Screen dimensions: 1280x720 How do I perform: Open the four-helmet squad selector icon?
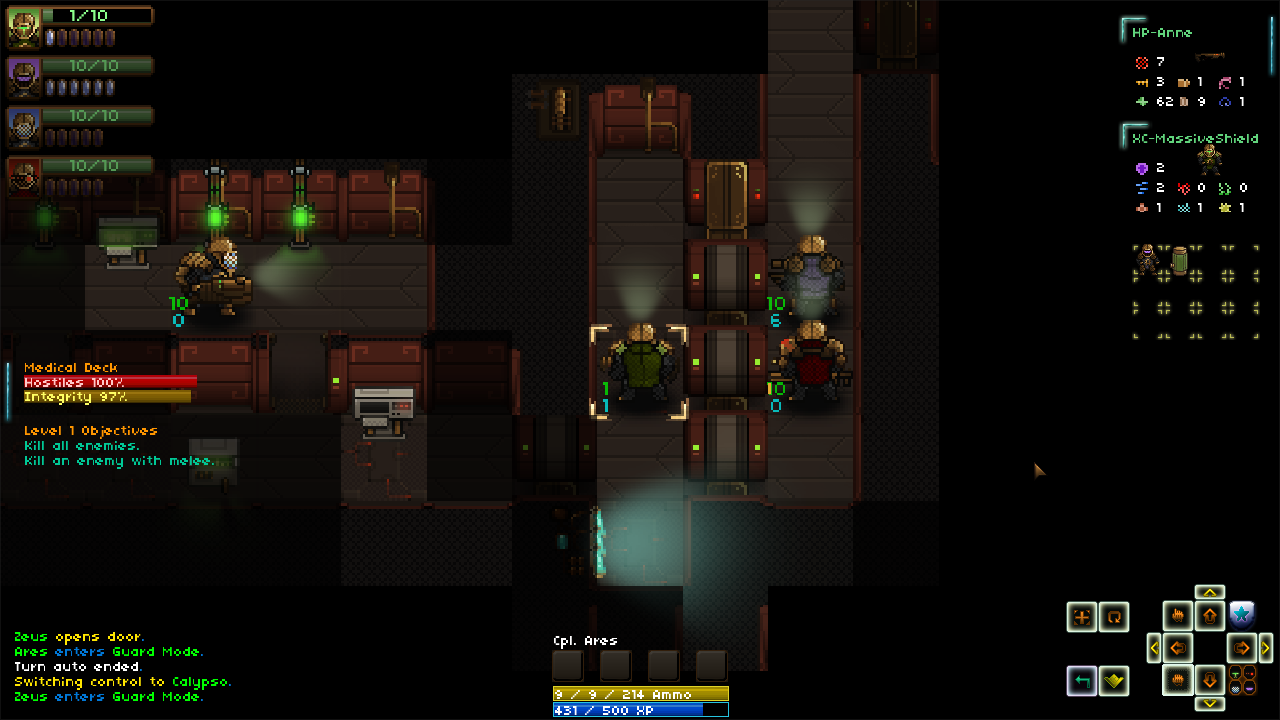click(x=1242, y=681)
